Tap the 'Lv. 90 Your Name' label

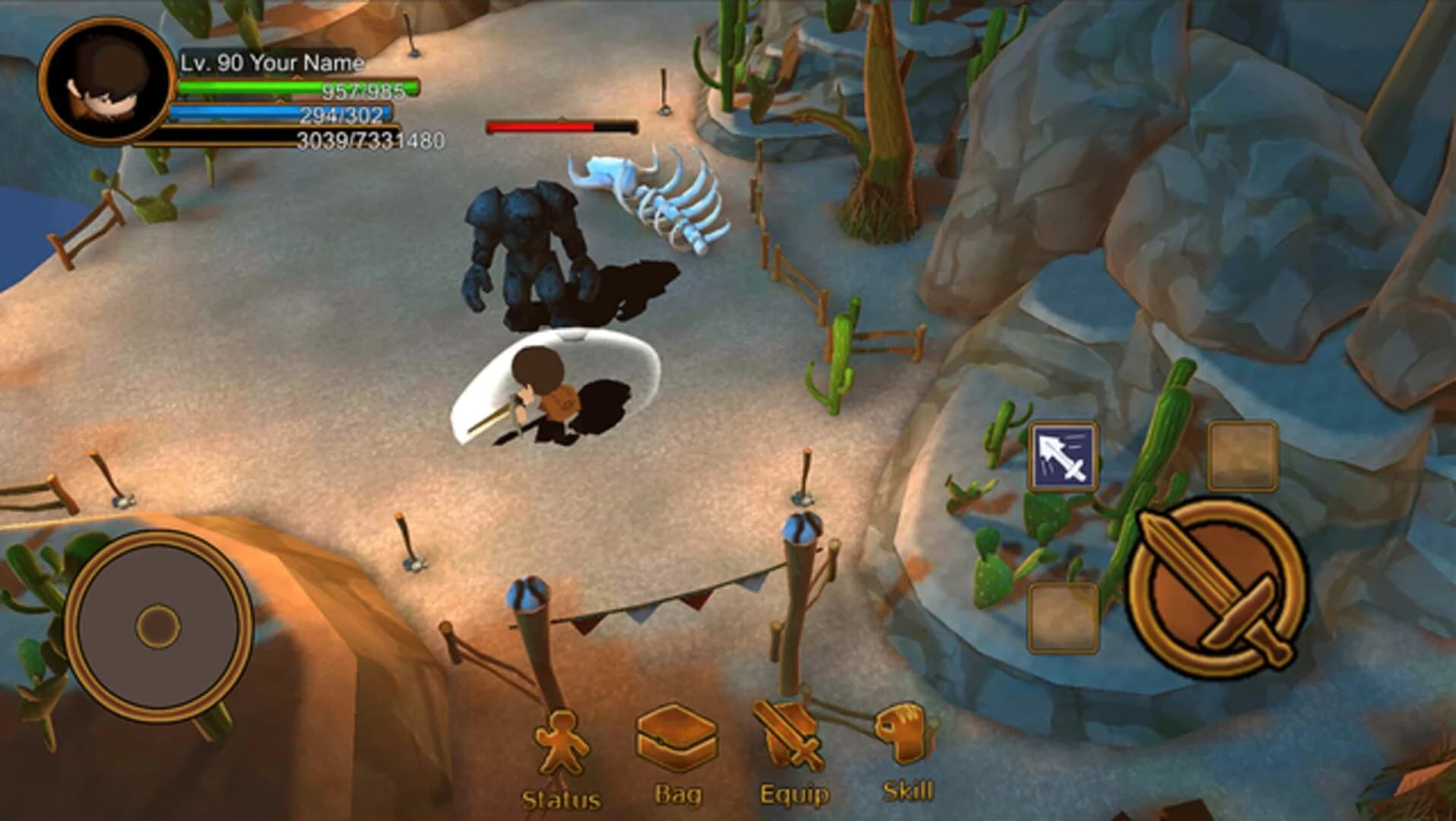(x=270, y=63)
